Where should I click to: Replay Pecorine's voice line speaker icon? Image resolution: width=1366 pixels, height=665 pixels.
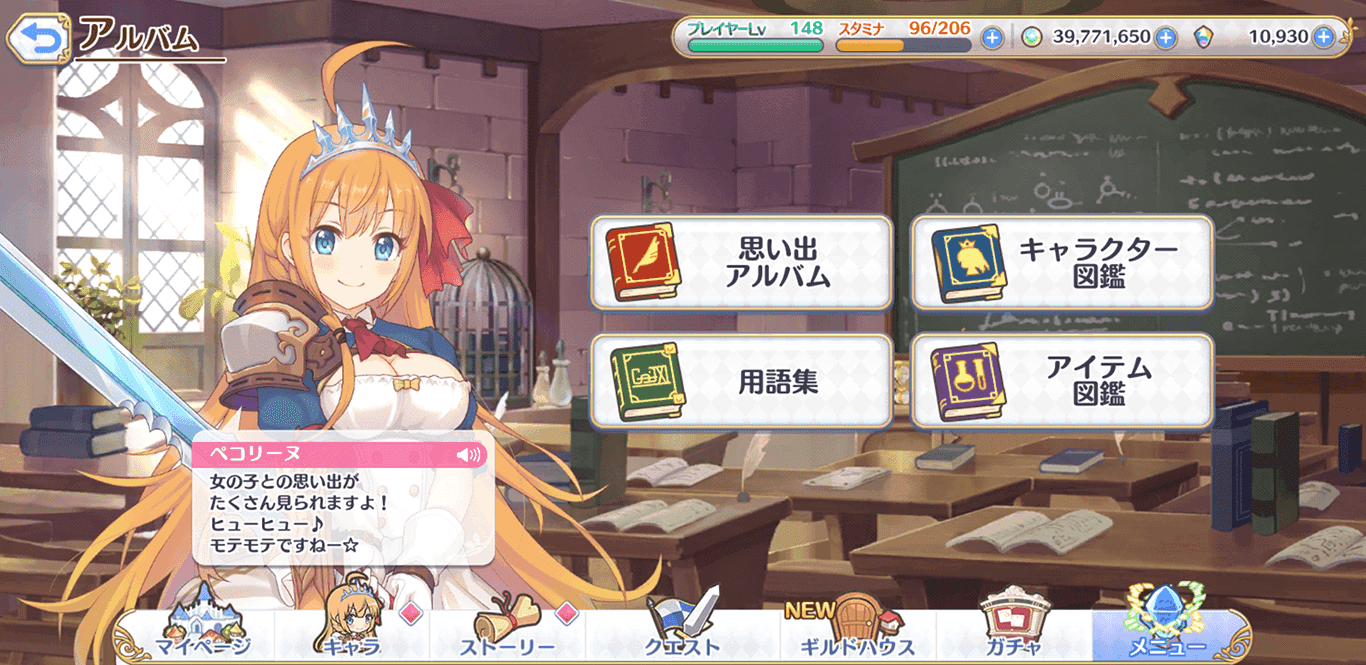pyautogui.click(x=468, y=455)
